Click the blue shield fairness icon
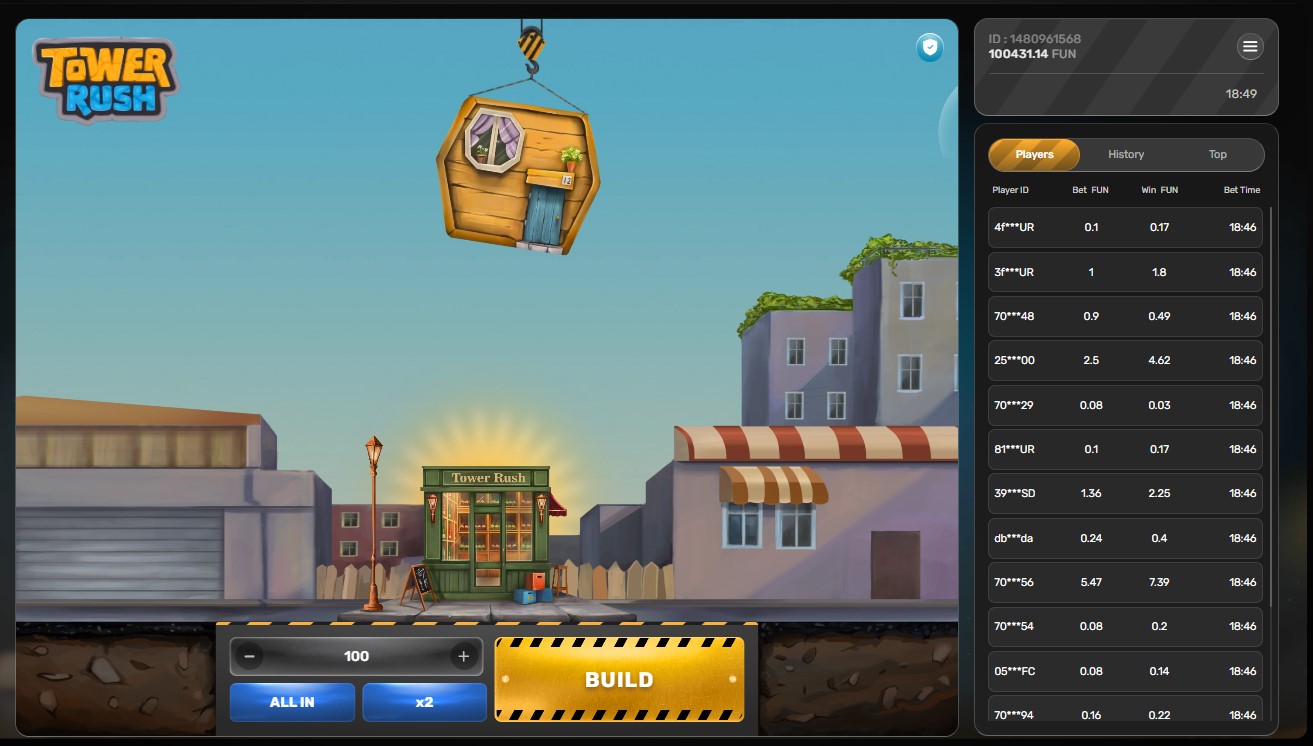The height and width of the screenshot is (746, 1313). pyautogui.click(x=930, y=47)
